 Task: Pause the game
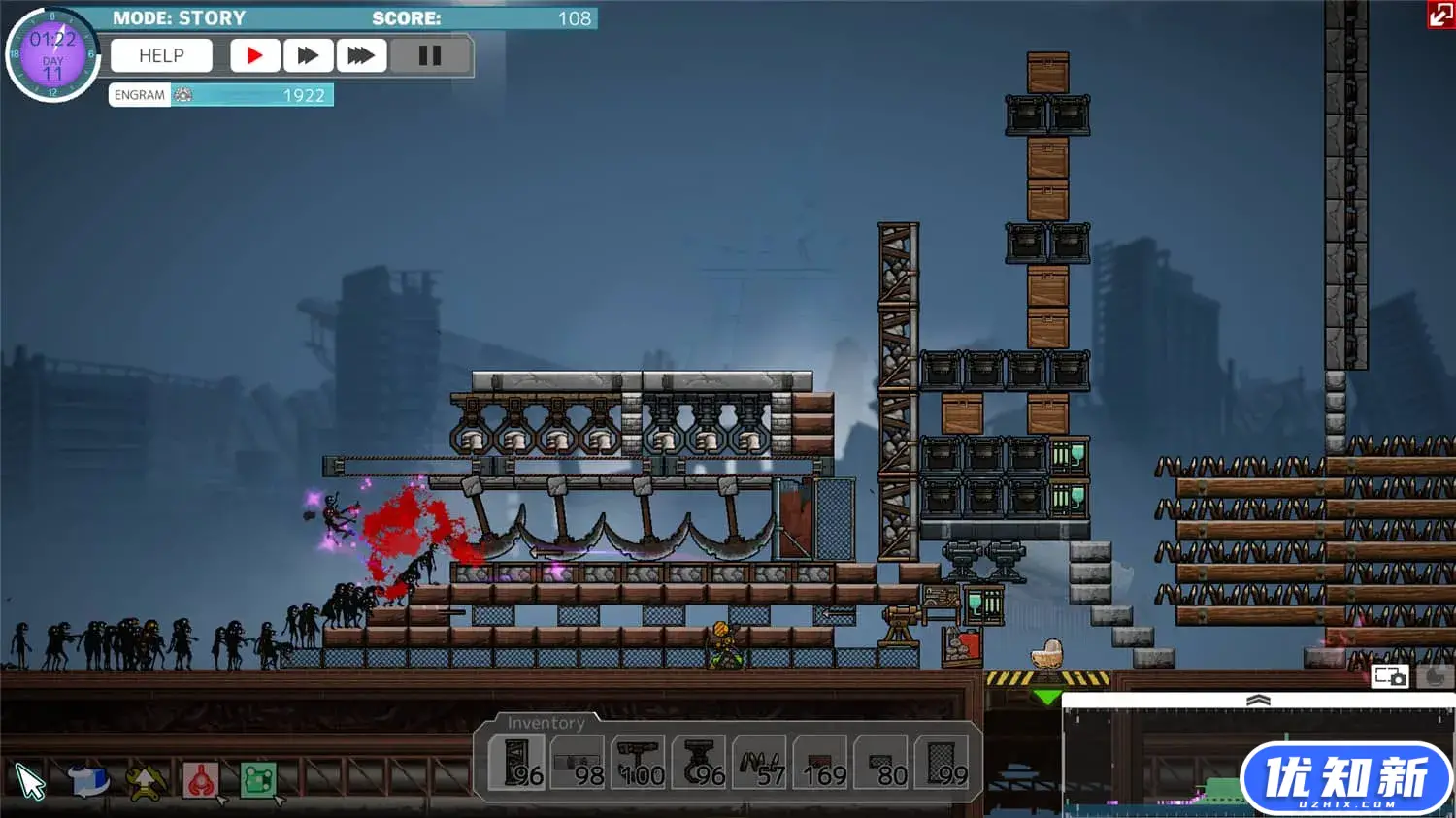point(429,56)
